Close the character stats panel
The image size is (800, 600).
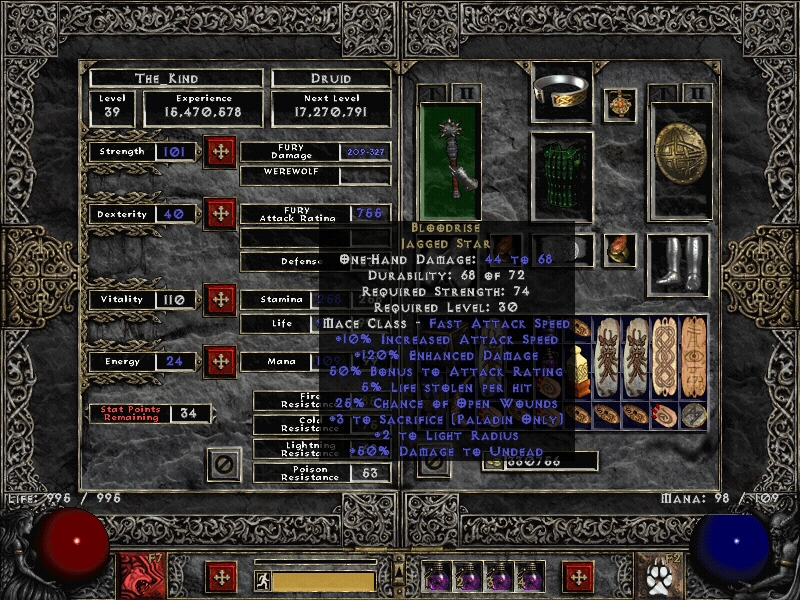pos(224,464)
